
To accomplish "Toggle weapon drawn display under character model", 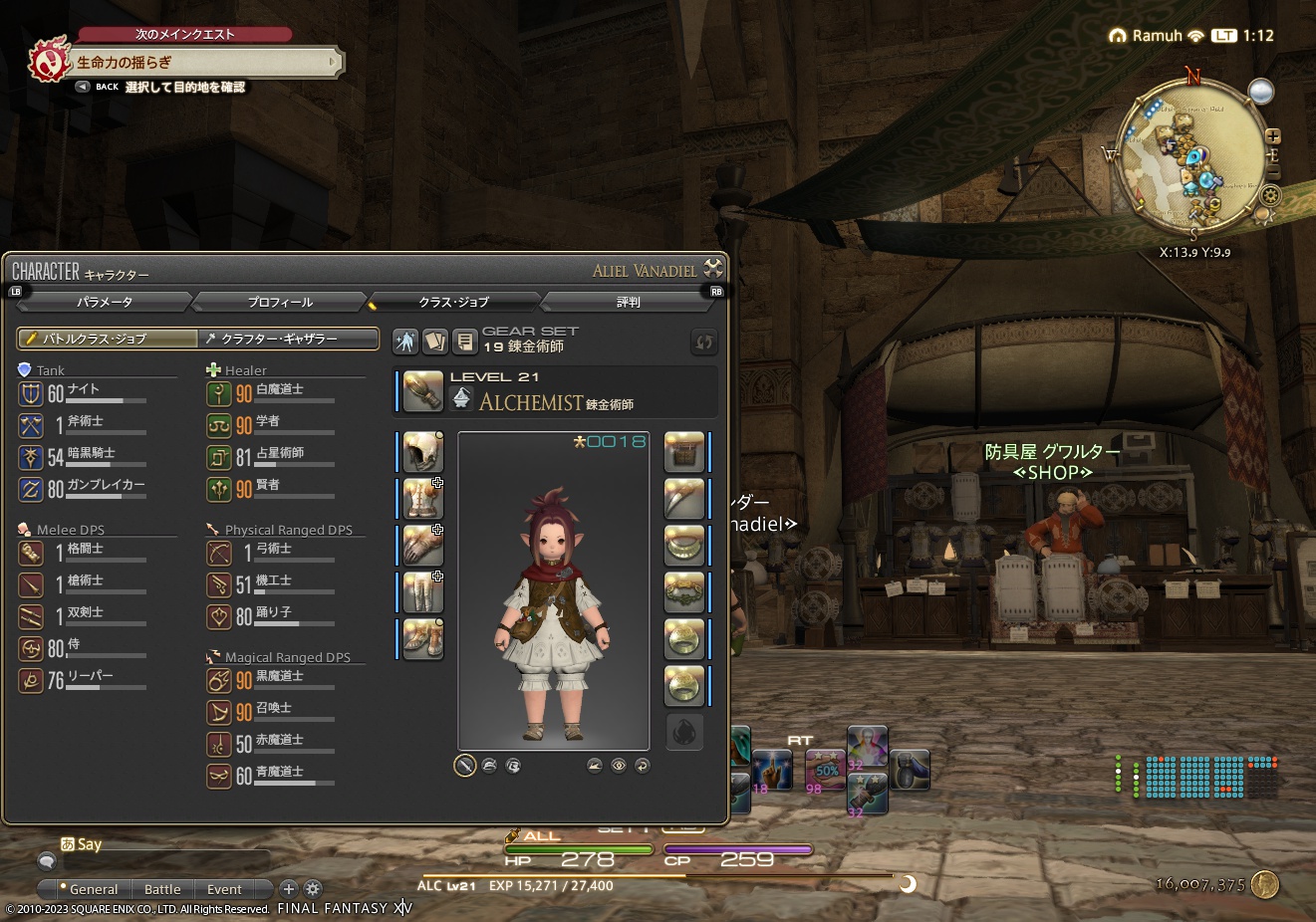I will click(x=464, y=766).
